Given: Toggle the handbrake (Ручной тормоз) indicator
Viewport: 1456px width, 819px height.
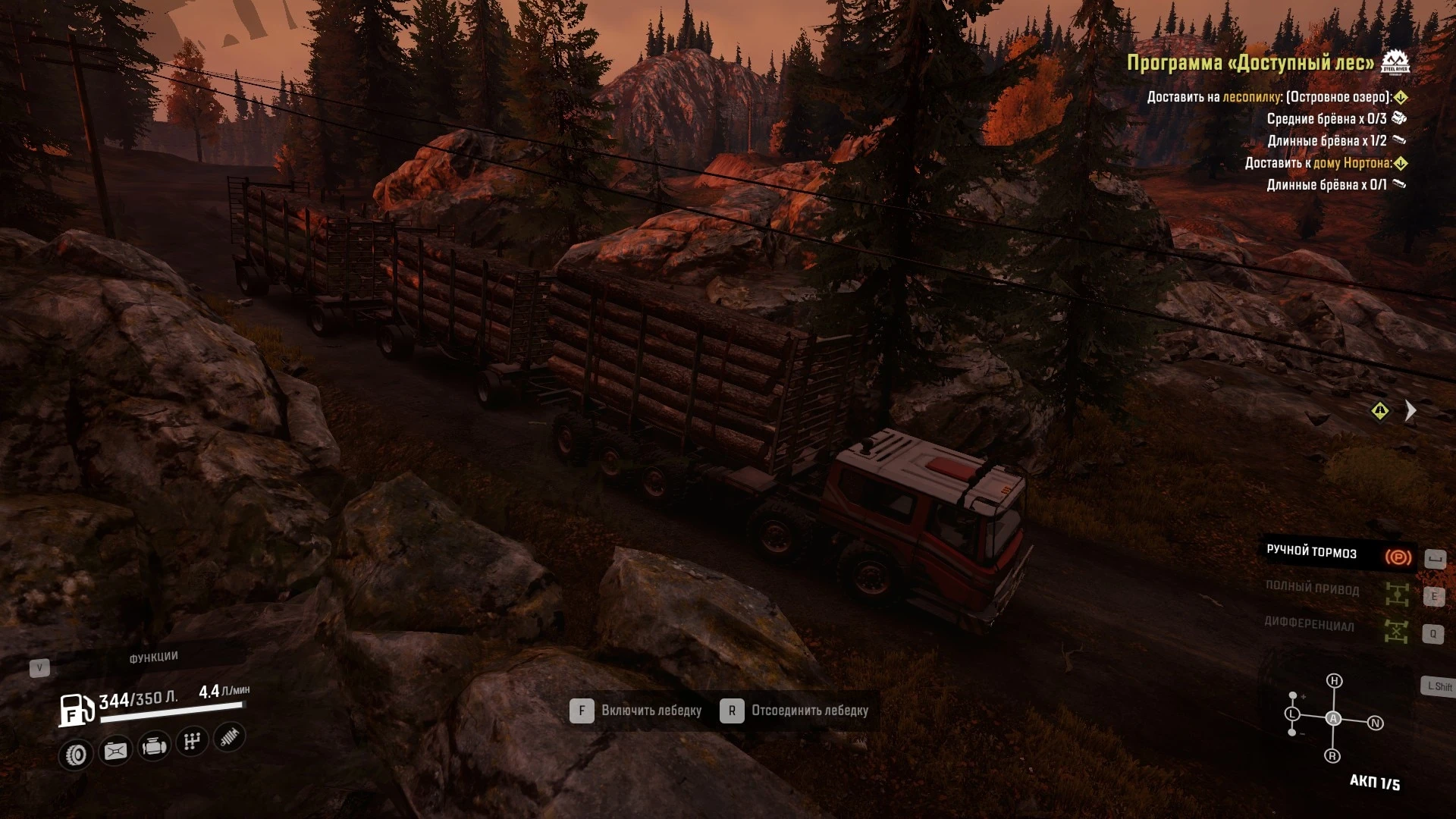Looking at the screenshot, I should (1398, 558).
